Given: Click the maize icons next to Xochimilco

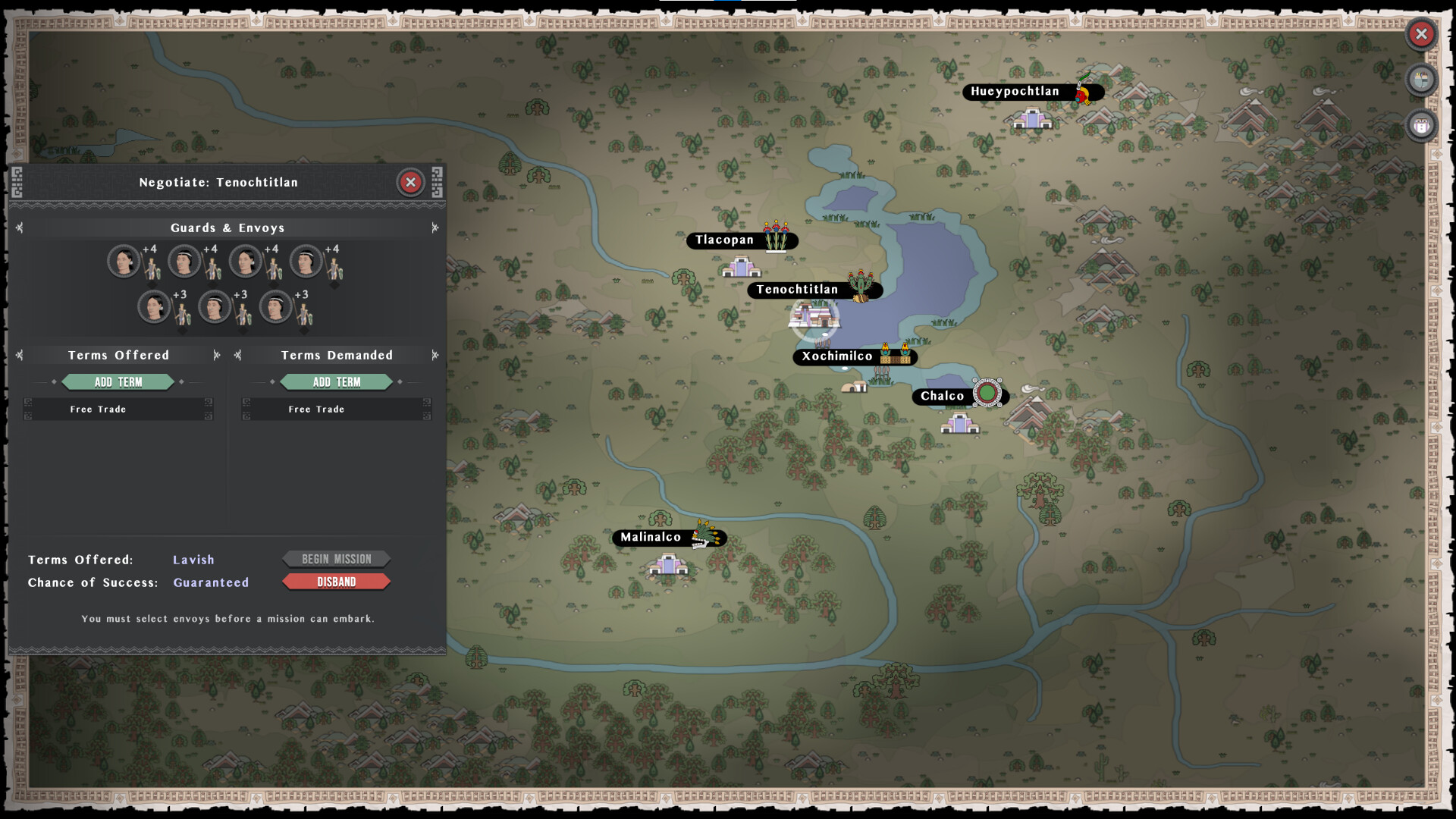Looking at the screenshot, I should (x=896, y=355).
